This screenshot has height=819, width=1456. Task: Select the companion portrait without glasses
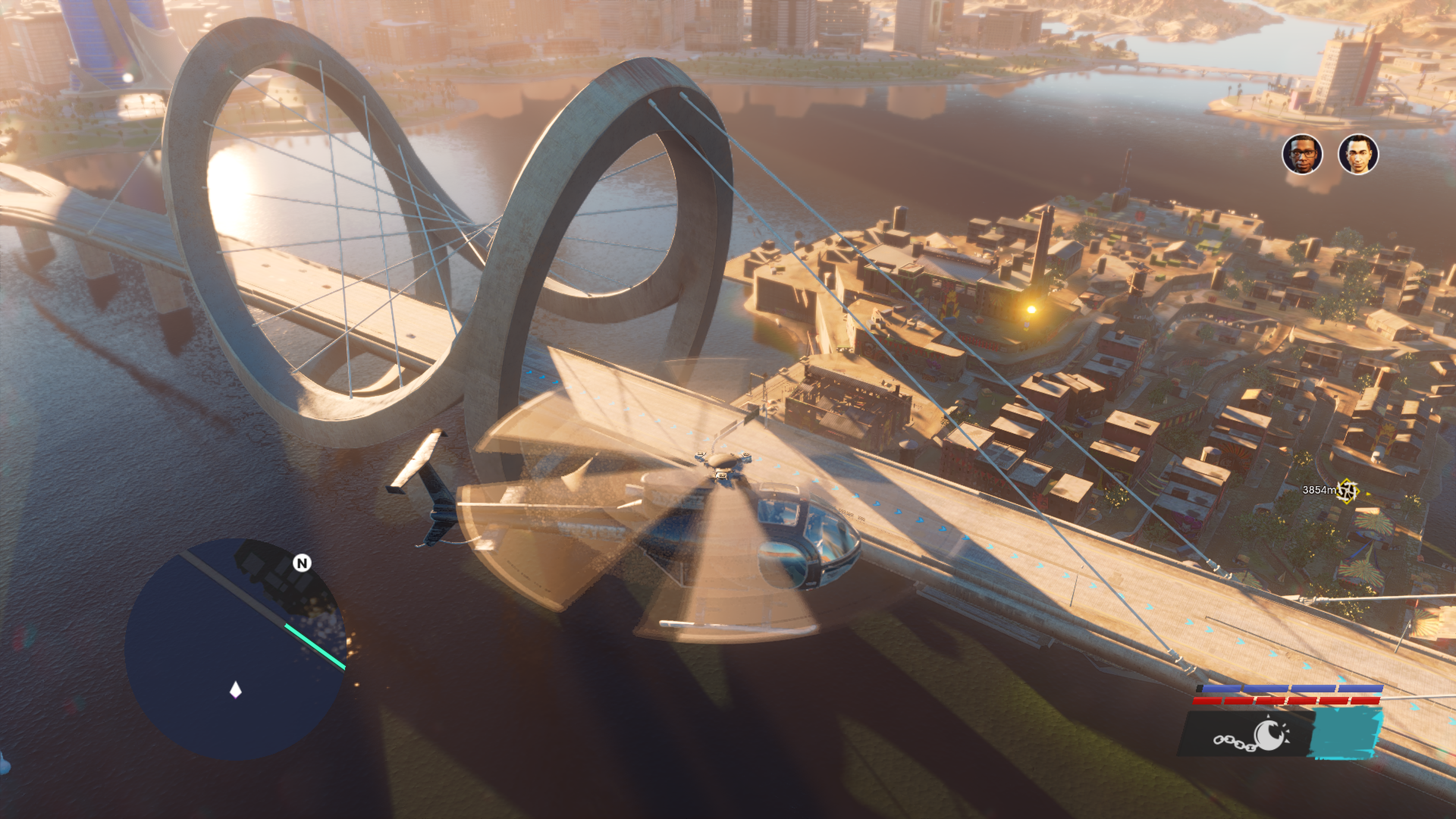[1358, 154]
